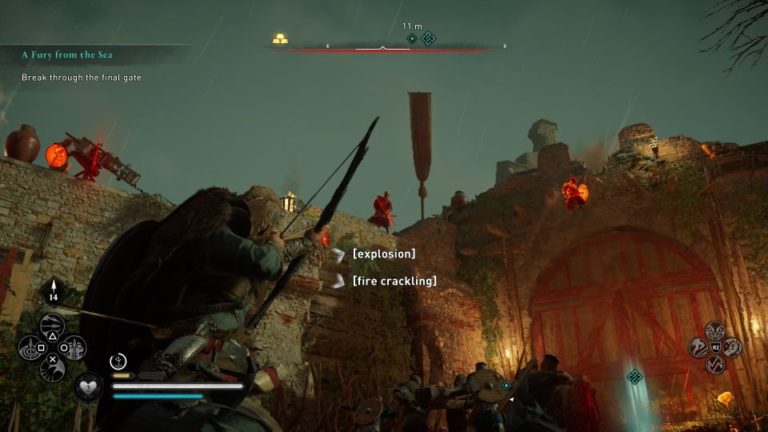Activate the bottom raven ability in the left wheel
The height and width of the screenshot is (432, 768).
pyautogui.click(x=52, y=369)
